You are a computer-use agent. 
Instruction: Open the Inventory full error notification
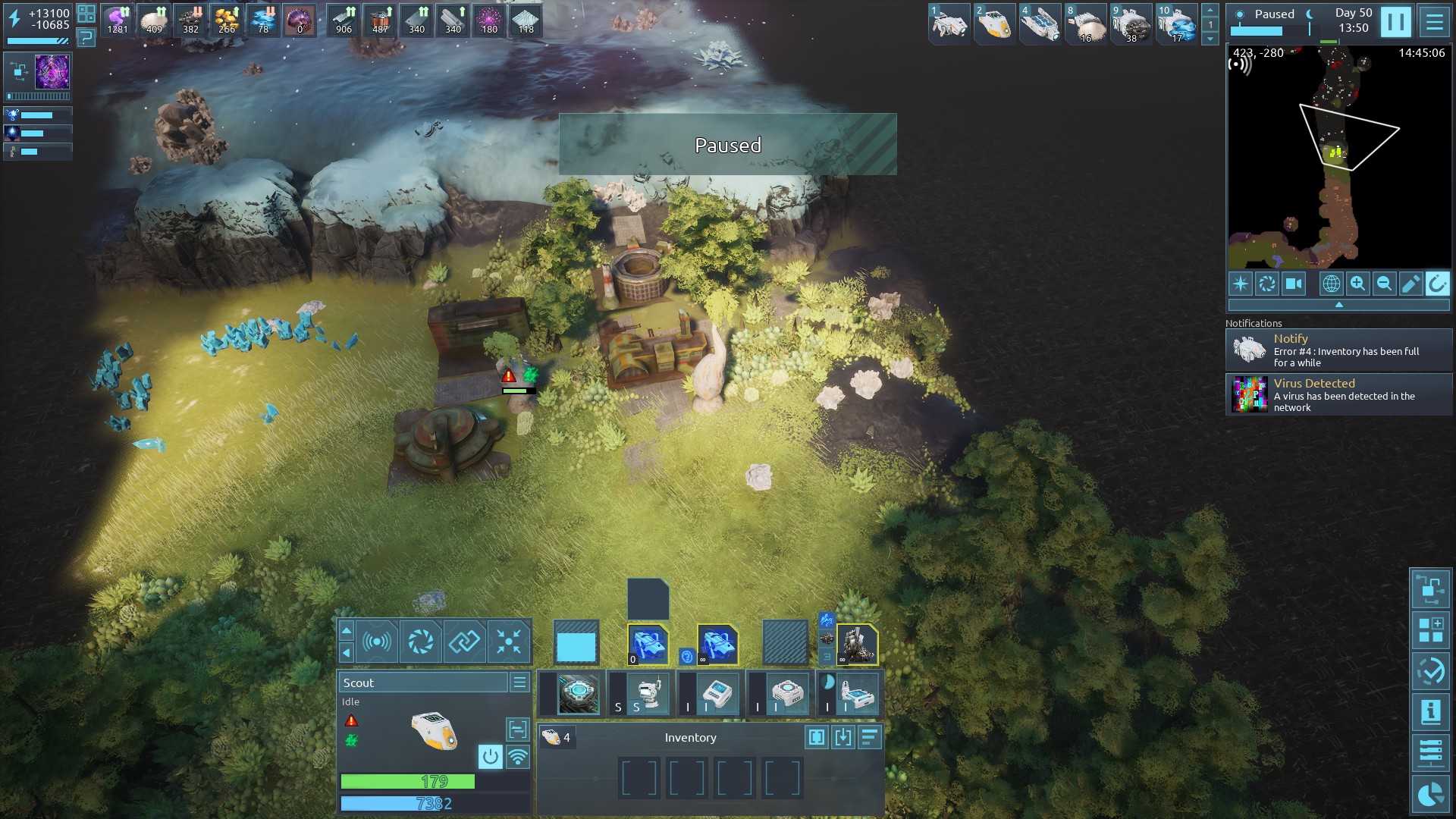pos(1339,350)
